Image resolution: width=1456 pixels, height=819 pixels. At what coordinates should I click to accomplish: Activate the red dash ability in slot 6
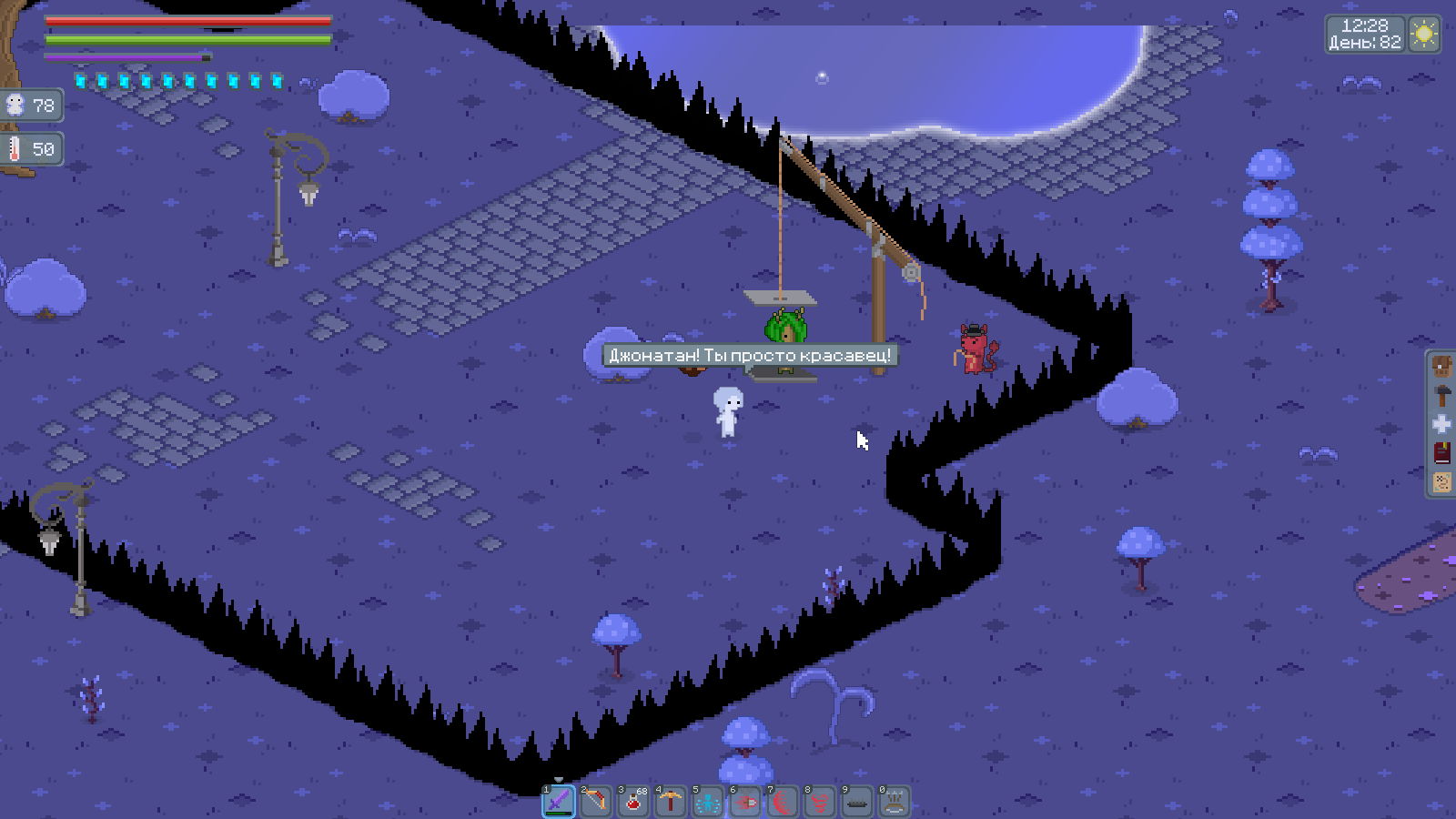[744, 802]
